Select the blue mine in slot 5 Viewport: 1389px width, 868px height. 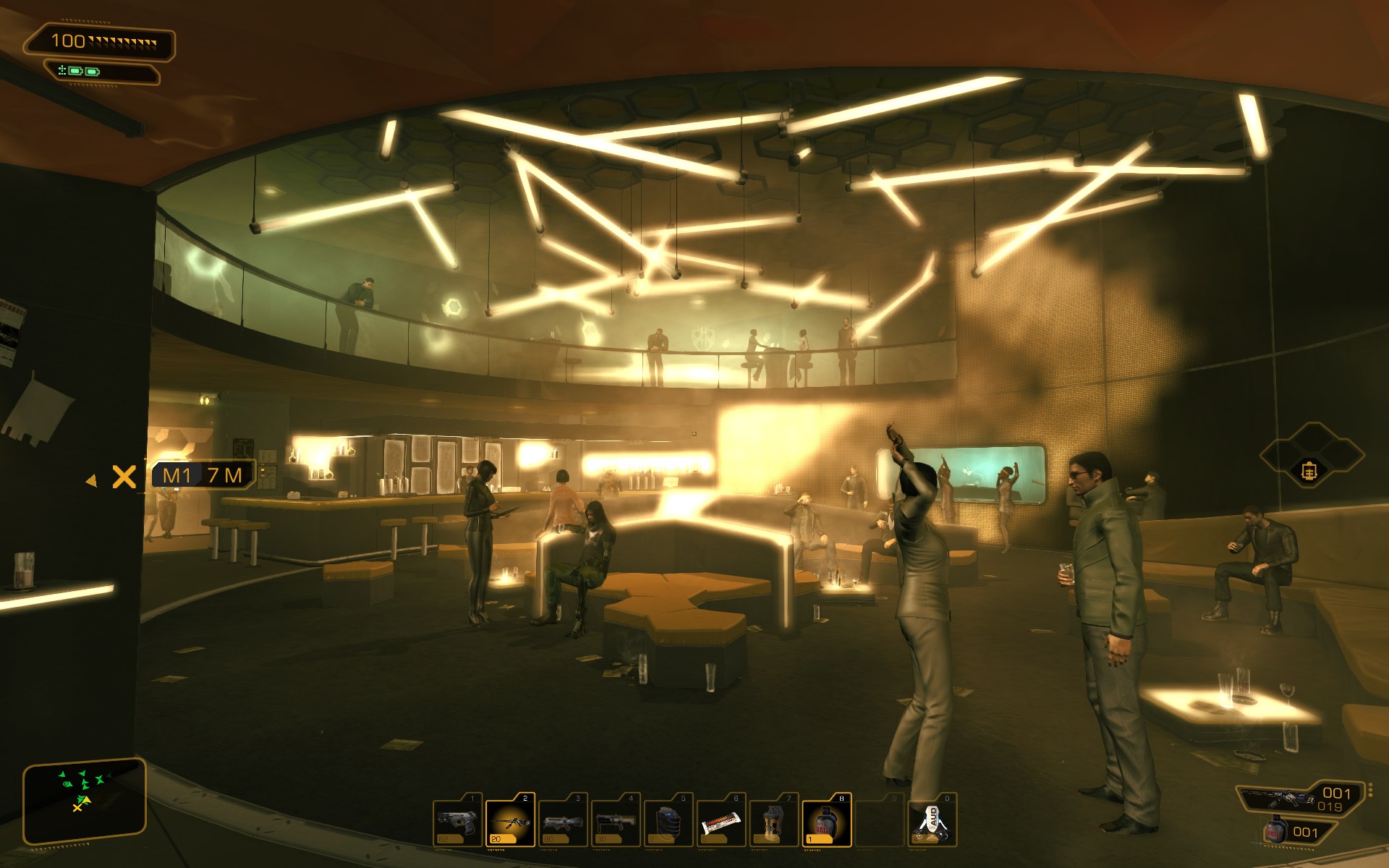[x=668, y=821]
